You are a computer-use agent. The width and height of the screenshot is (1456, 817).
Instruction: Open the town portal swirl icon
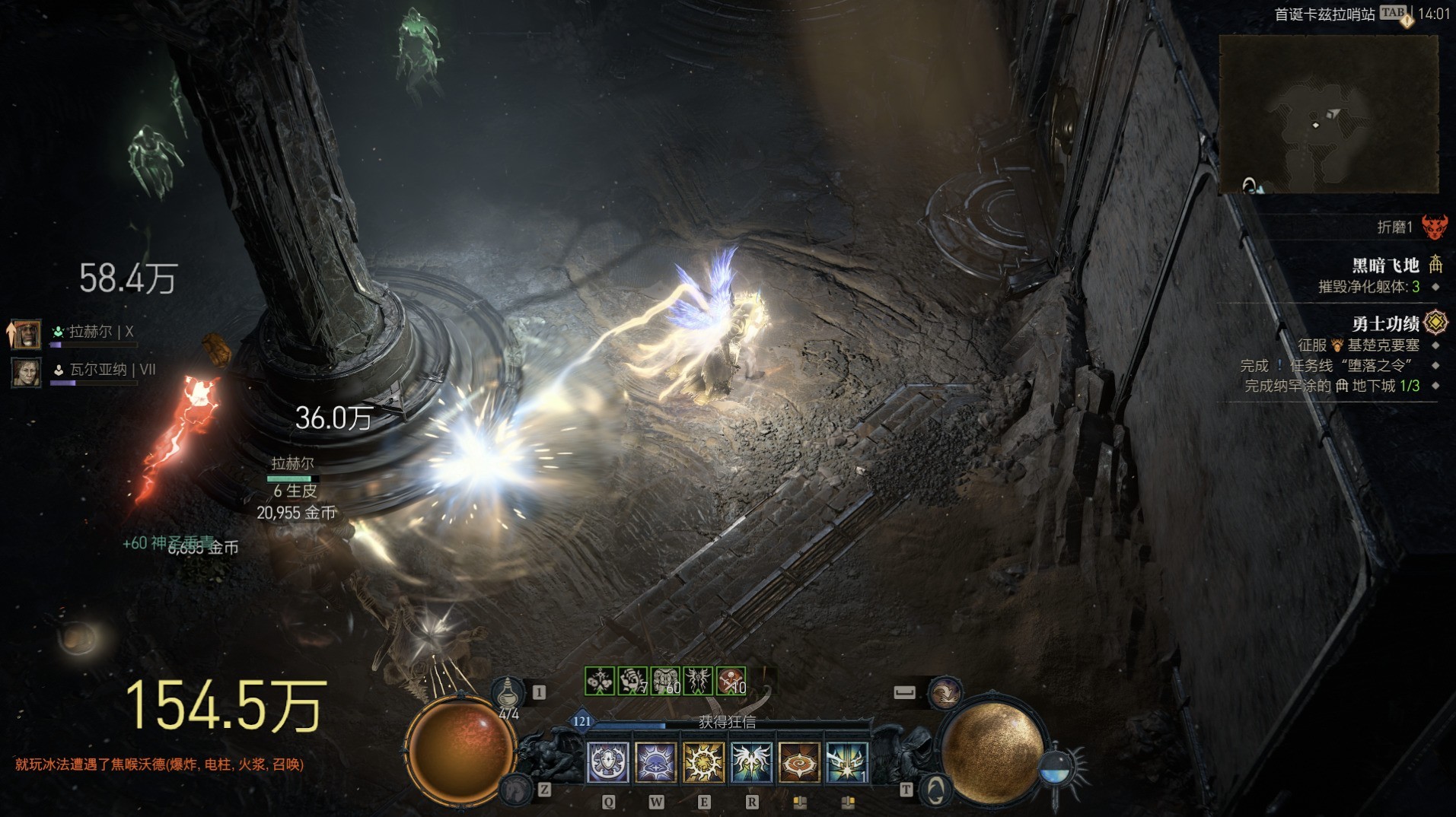pyautogui.click(x=935, y=790)
